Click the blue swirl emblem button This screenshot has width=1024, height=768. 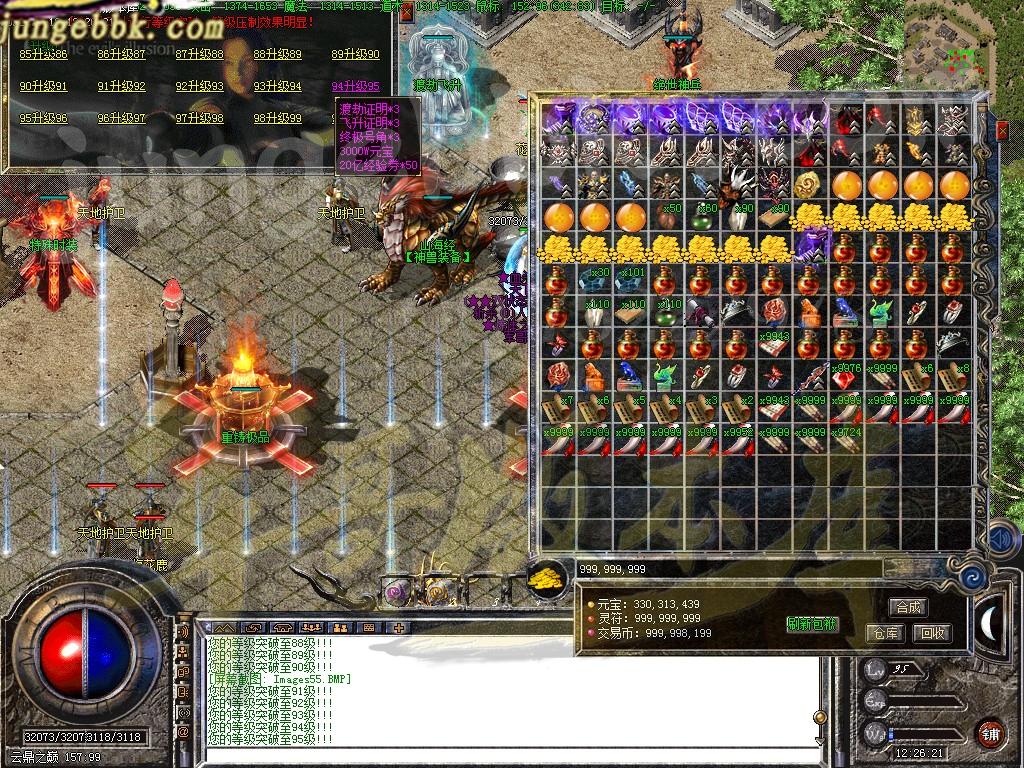point(972,577)
